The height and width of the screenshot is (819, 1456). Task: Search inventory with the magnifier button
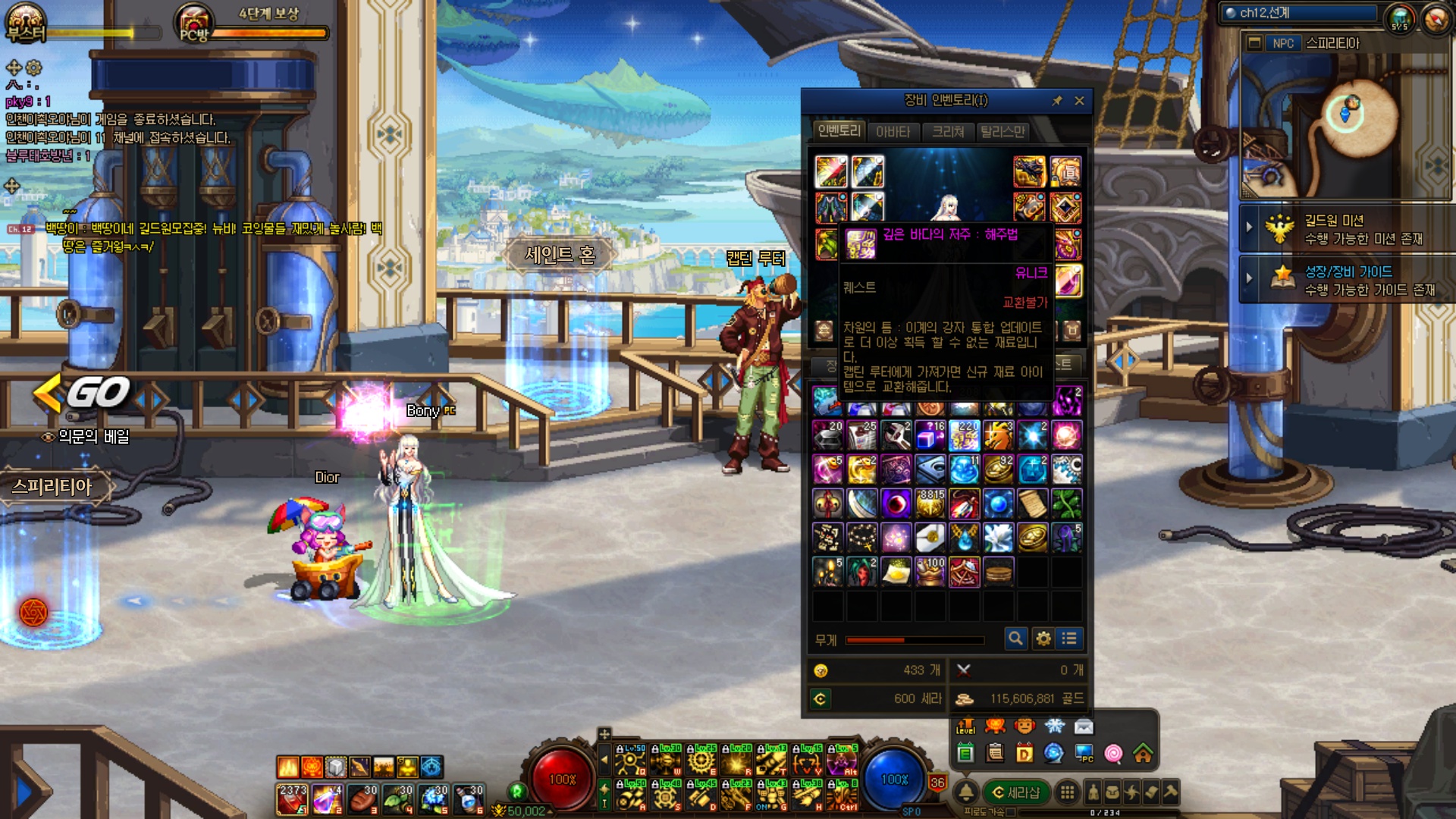[x=1015, y=639]
